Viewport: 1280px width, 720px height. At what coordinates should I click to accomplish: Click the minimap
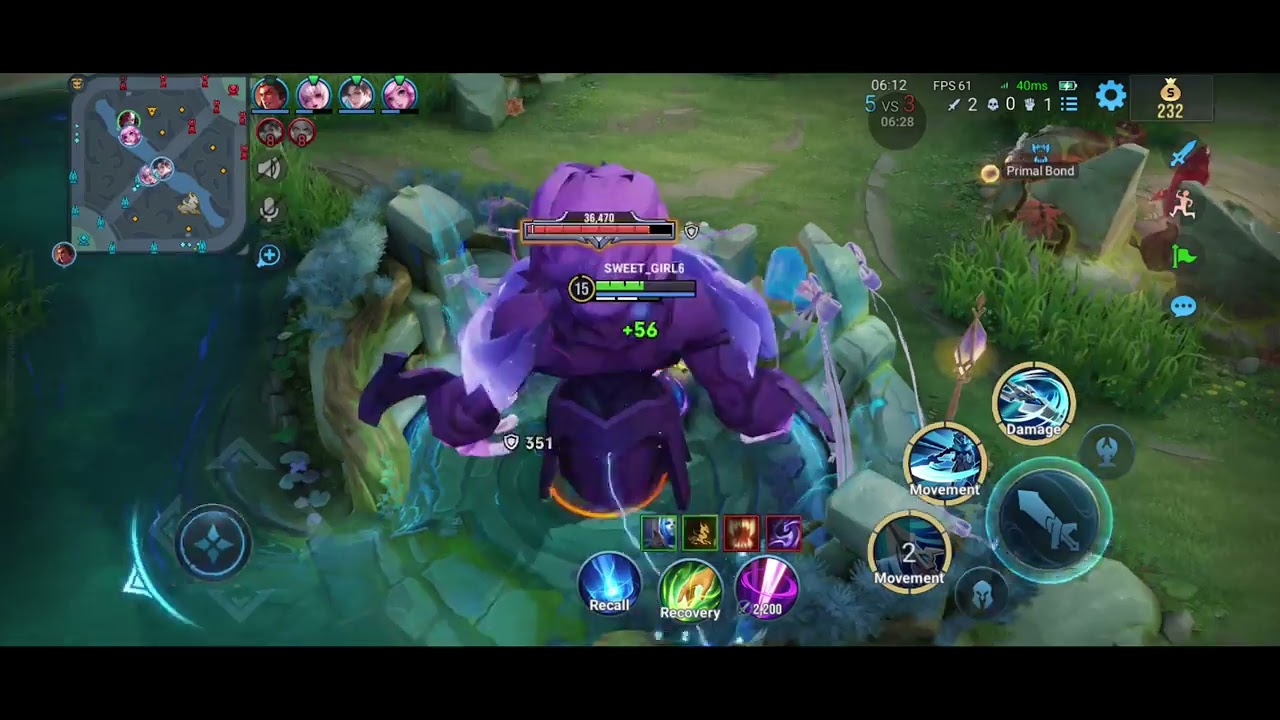coord(158,164)
